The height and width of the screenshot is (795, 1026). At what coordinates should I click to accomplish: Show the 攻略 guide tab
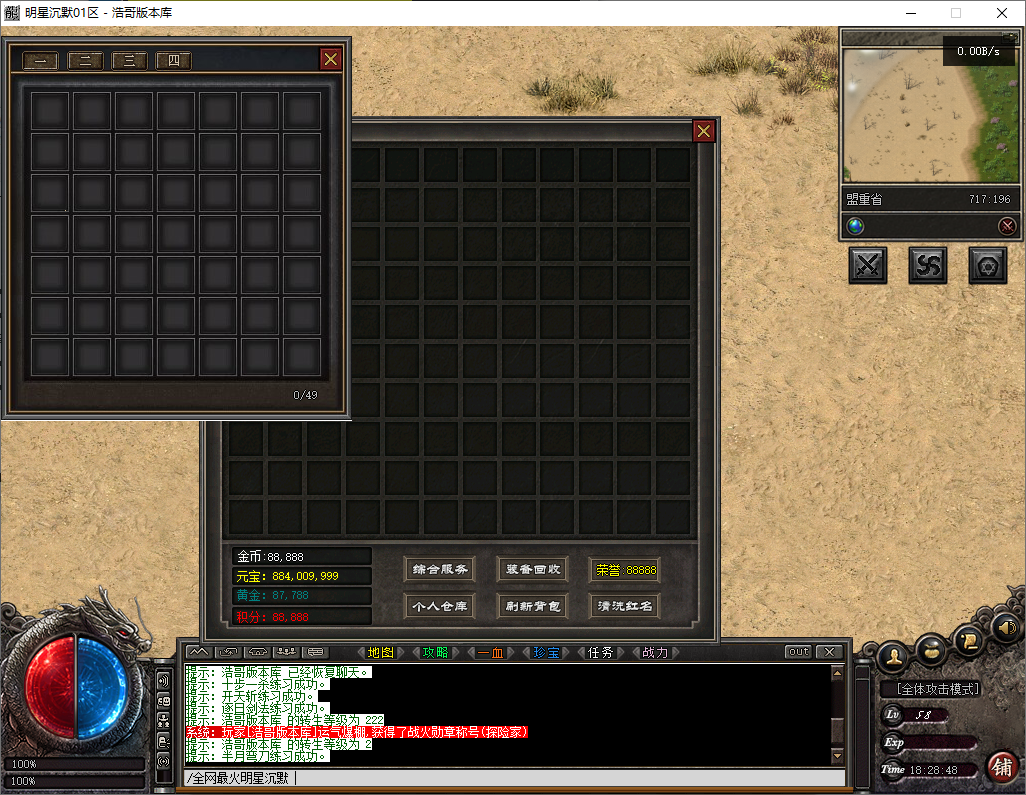pyautogui.click(x=435, y=652)
